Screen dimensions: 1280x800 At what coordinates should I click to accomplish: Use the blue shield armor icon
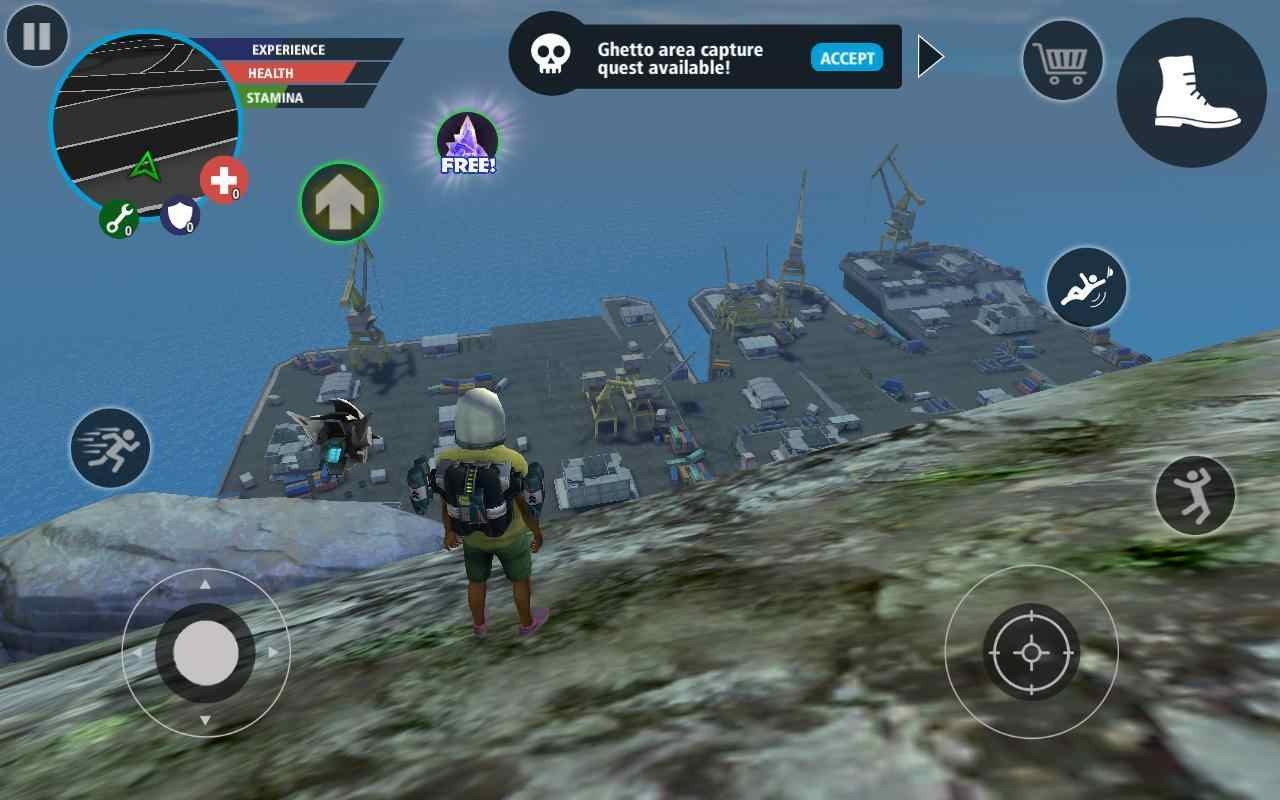point(180,215)
